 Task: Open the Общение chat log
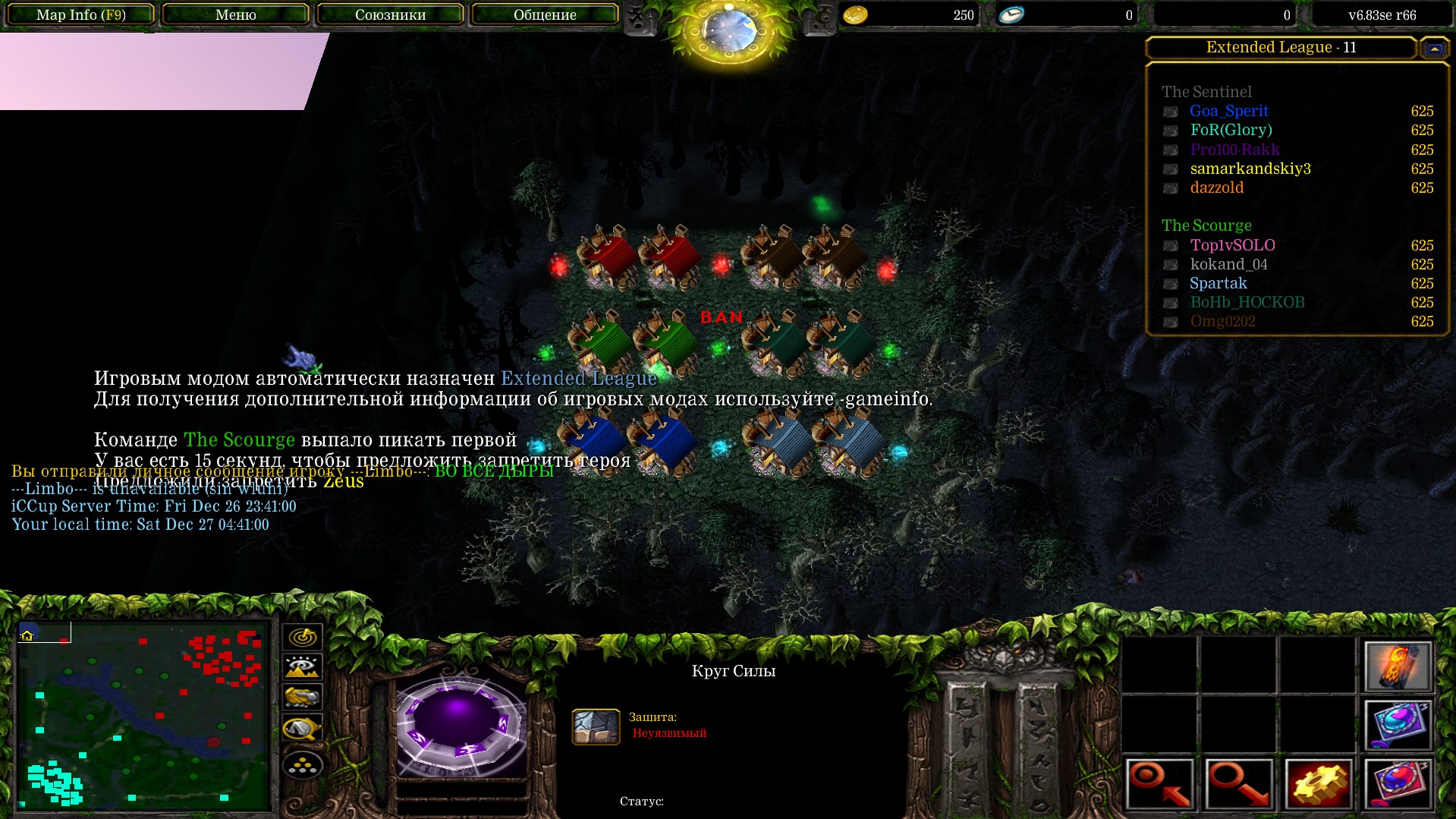coord(545,15)
